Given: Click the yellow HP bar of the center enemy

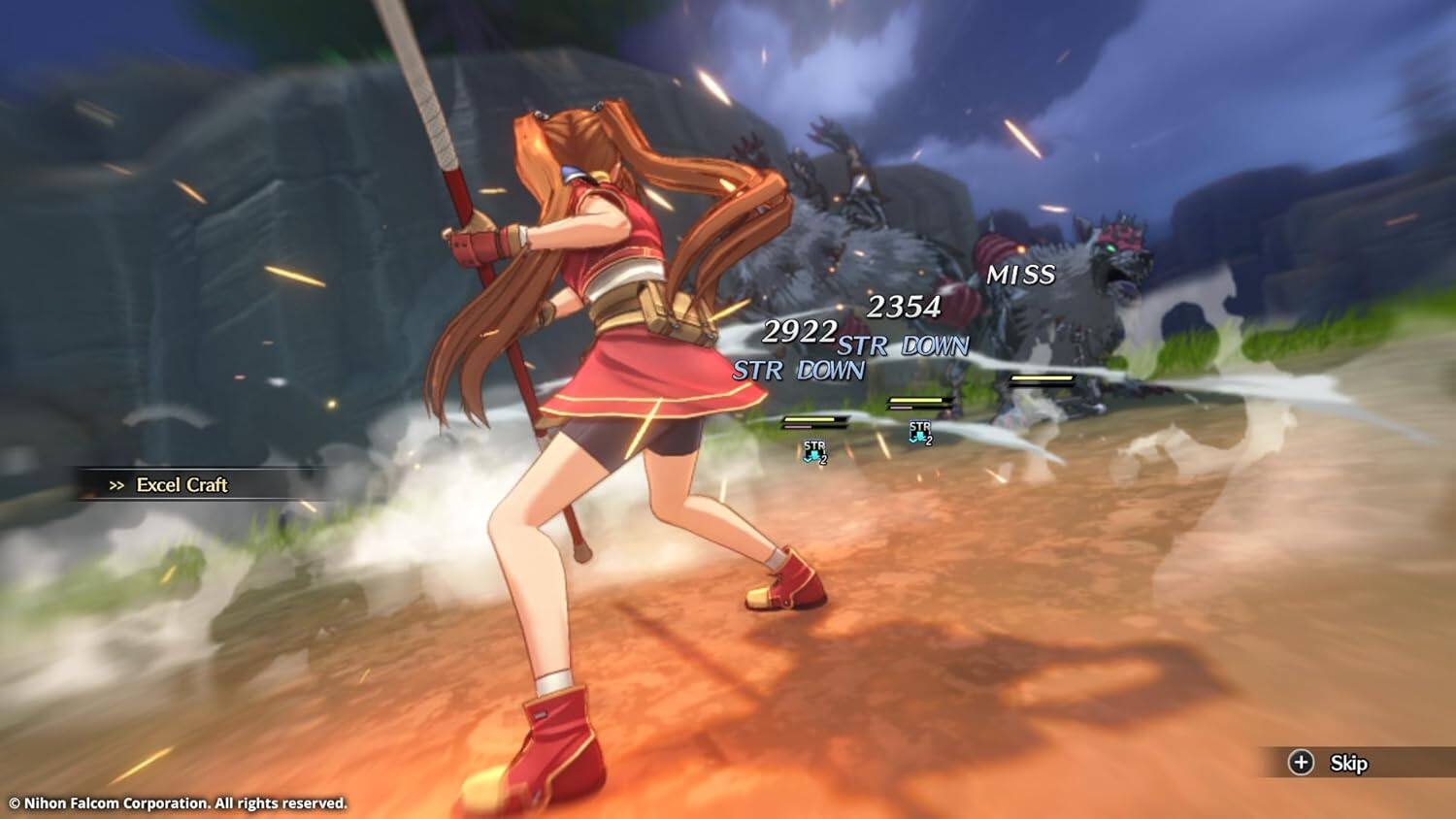Looking at the screenshot, I should pyautogui.click(x=916, y=400).
